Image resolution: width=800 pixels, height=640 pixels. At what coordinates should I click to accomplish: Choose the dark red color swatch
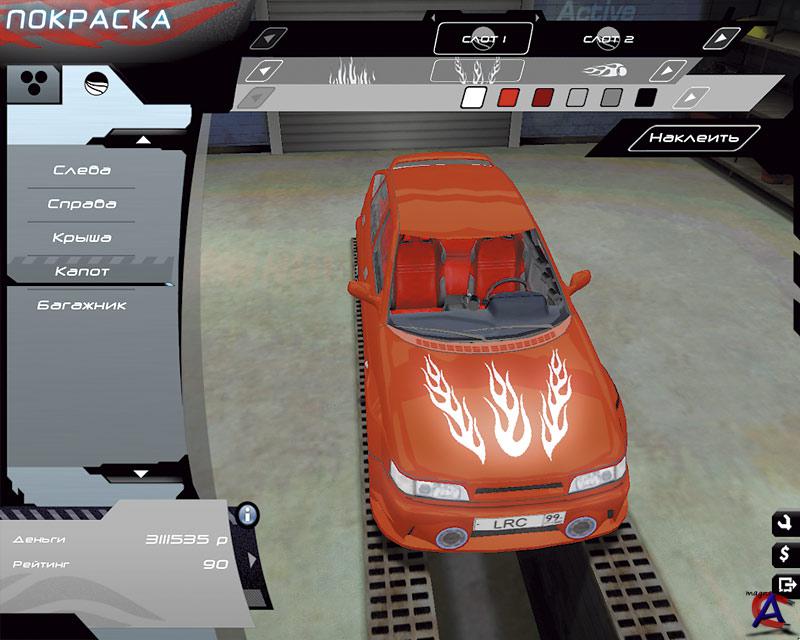[x=542, y=98]
